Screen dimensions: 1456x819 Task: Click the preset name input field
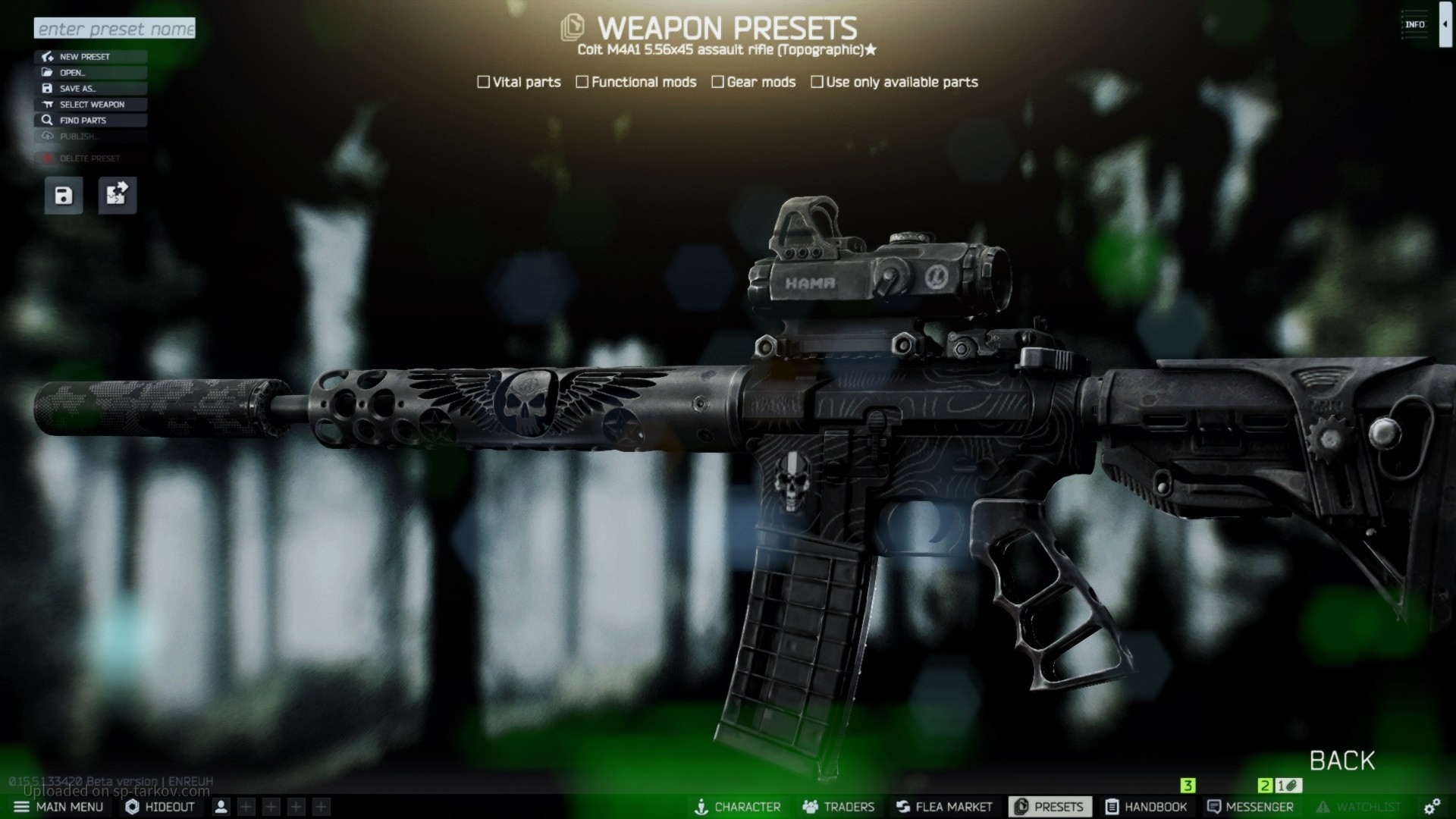[x=115, y=29]
